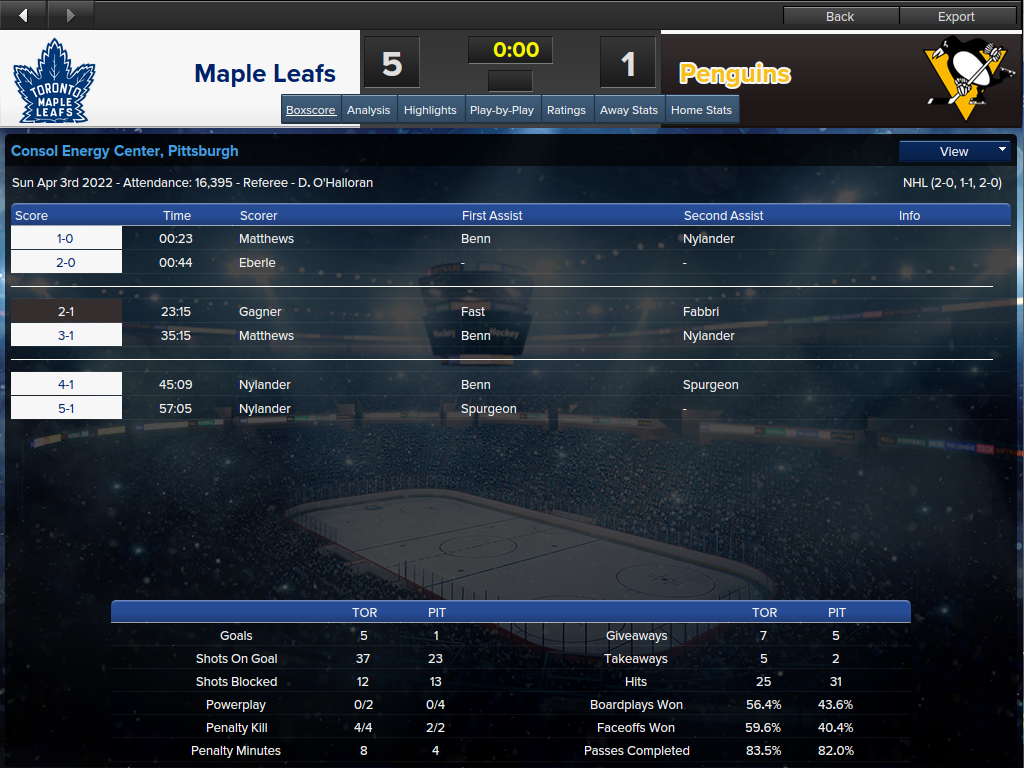Select the 2-1 goal by Gagner
1024x768 pixels.
66,312
